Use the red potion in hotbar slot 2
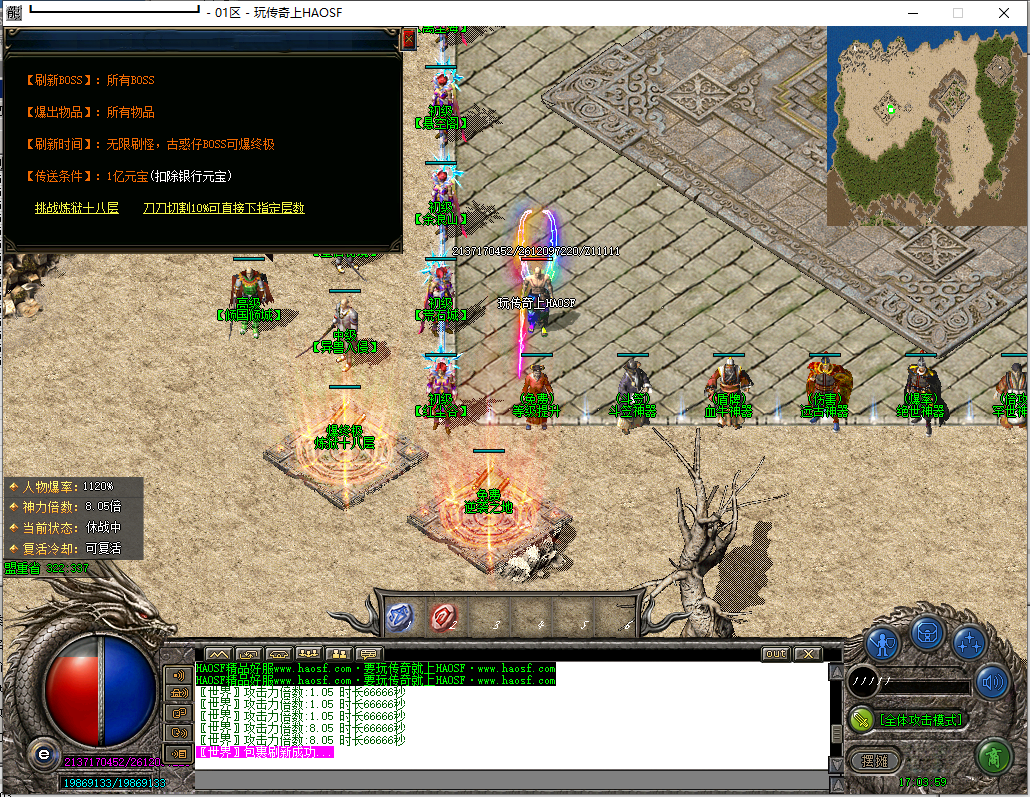Image resolution: width=1030 pixels, height=797 pixels. tap(444, 618)
